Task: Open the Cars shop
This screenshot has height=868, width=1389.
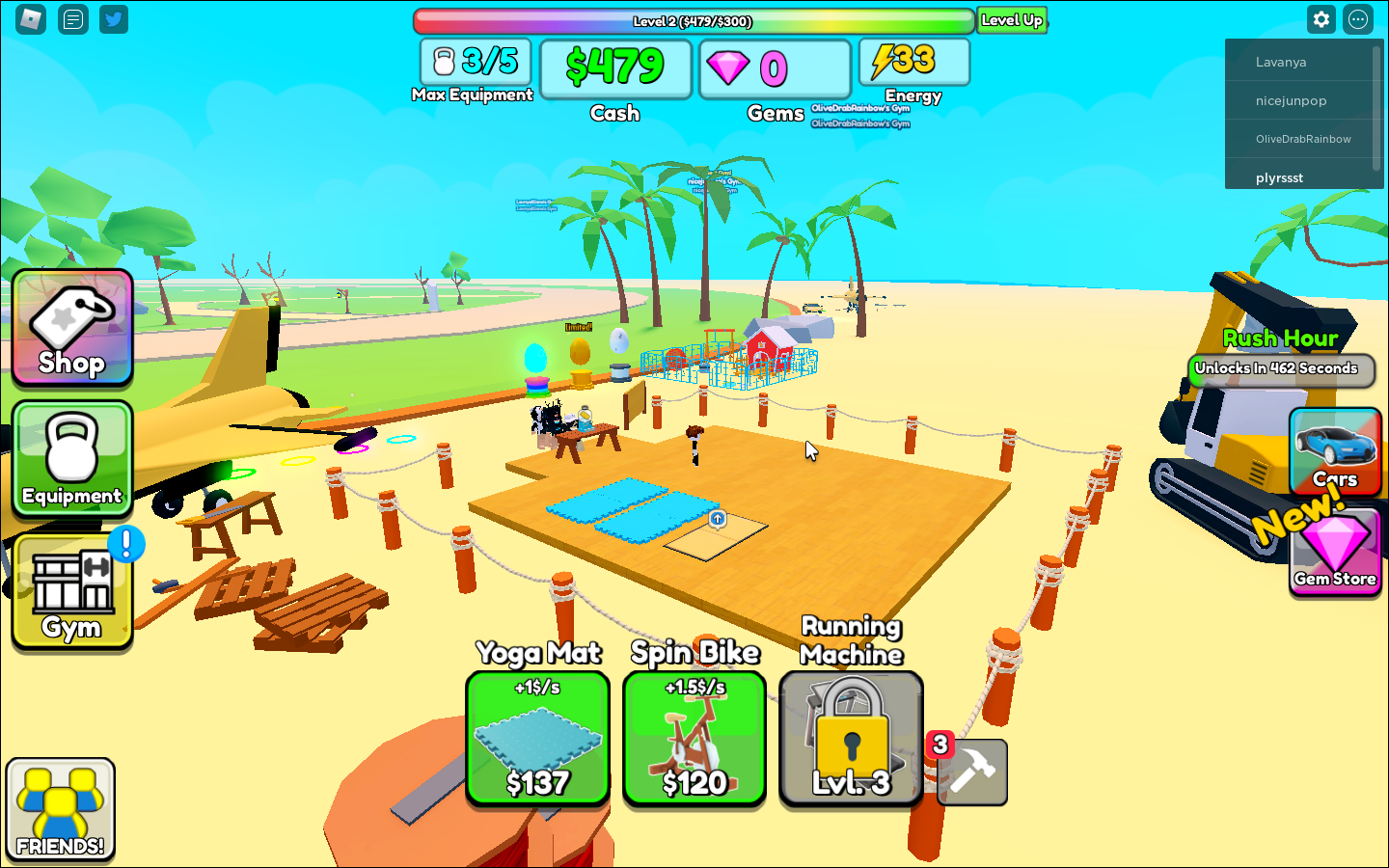Action: pos(1335,451)
